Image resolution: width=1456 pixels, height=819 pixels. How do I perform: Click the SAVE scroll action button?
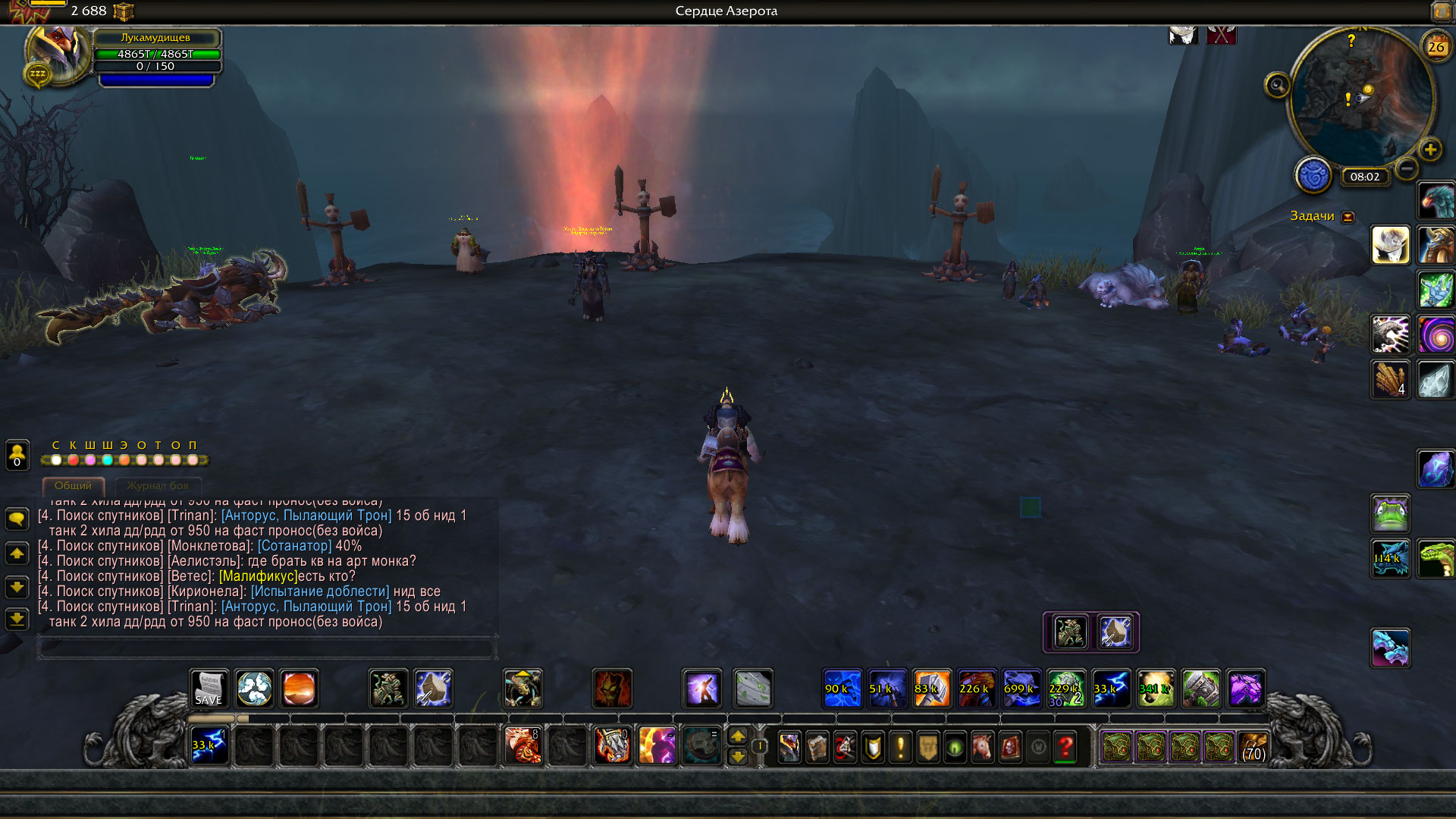coord(209,689)
